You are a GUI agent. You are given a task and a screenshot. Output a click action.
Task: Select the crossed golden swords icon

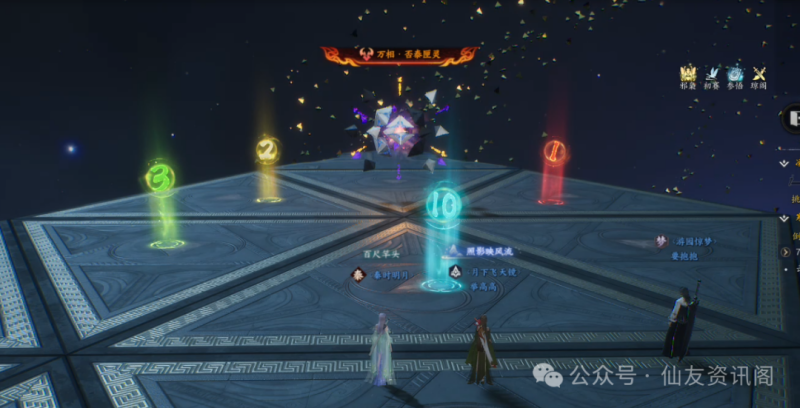pyautogui.click(x=760, y=73)
